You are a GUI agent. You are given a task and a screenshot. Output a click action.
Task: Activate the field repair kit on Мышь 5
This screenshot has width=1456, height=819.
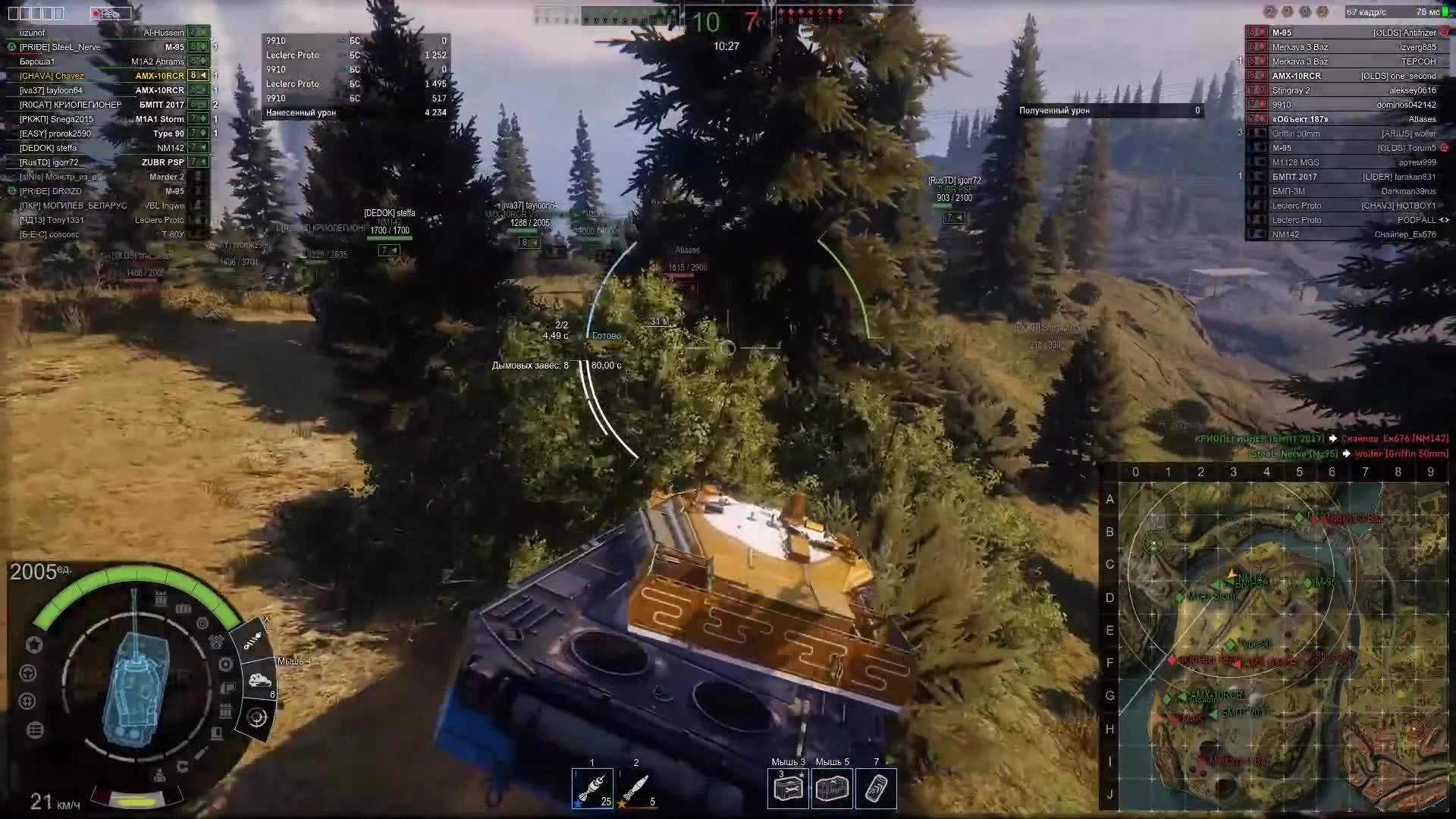coord(833,787)
